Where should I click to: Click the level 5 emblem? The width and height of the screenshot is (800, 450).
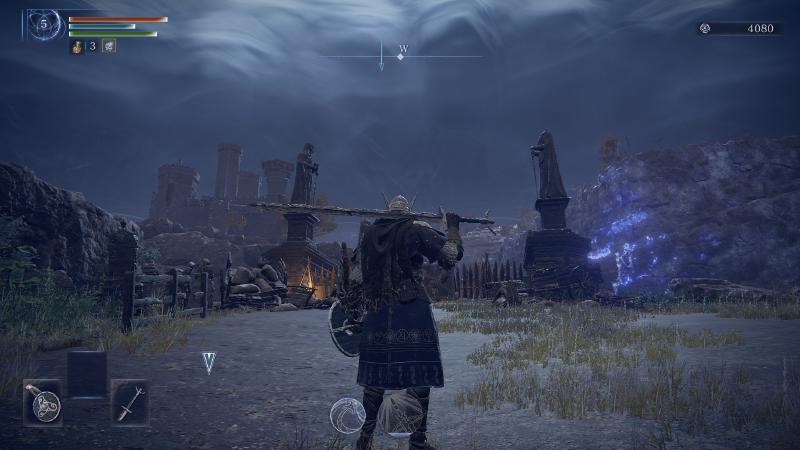[44, 24]
